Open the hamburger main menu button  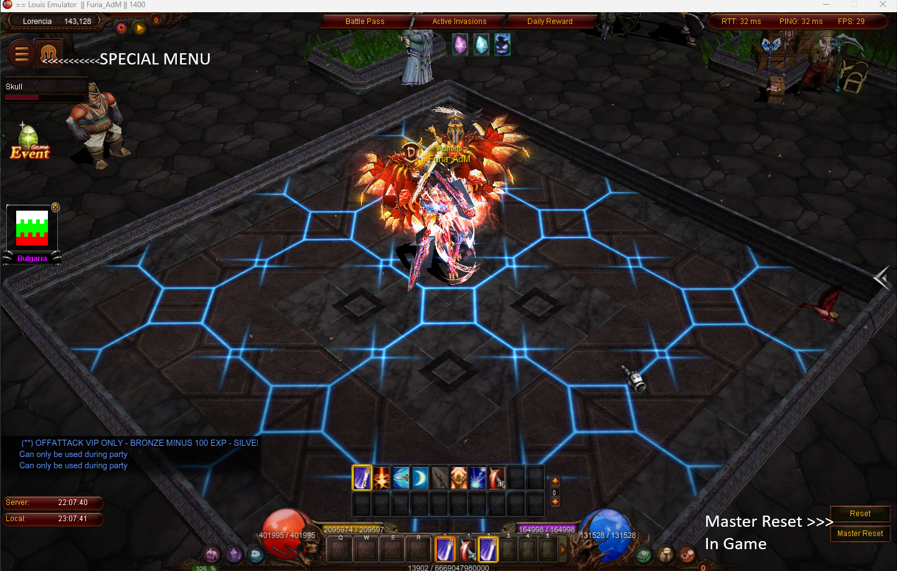[21, 54]
